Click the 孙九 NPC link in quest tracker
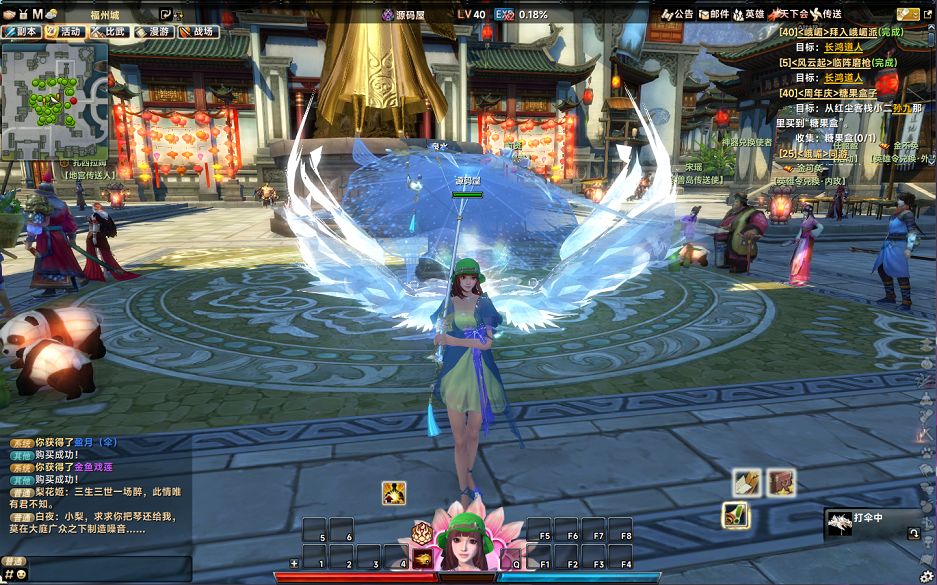 click(x=901, y=107)
